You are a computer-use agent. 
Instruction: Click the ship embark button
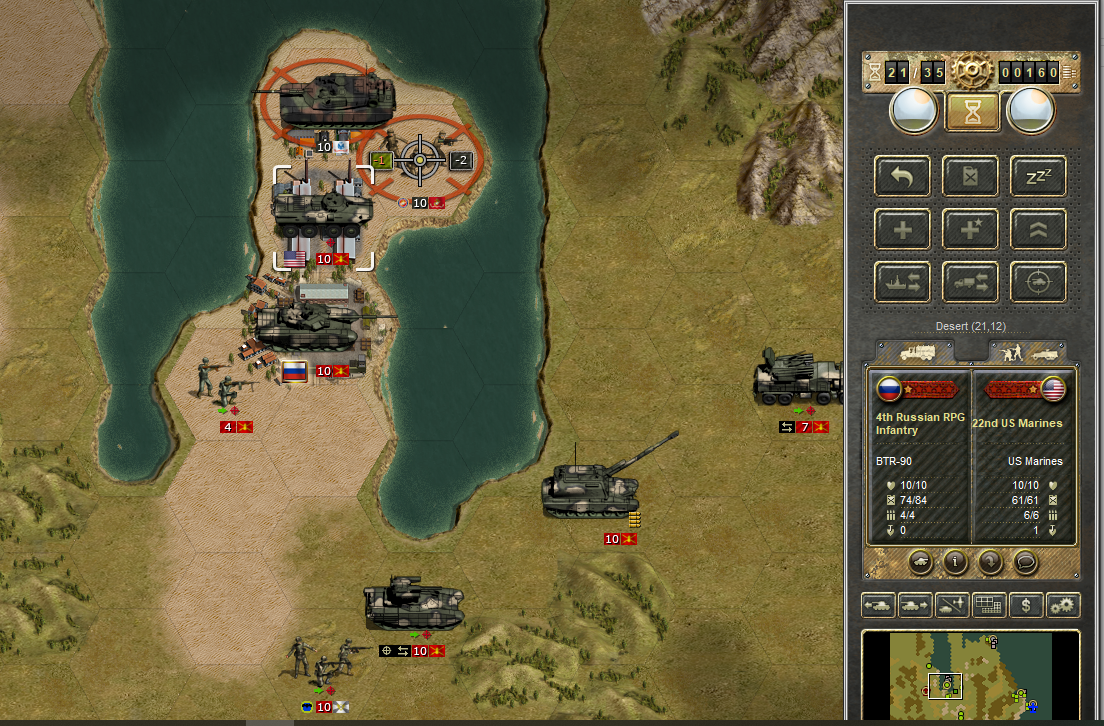click(x=903, y=282)
